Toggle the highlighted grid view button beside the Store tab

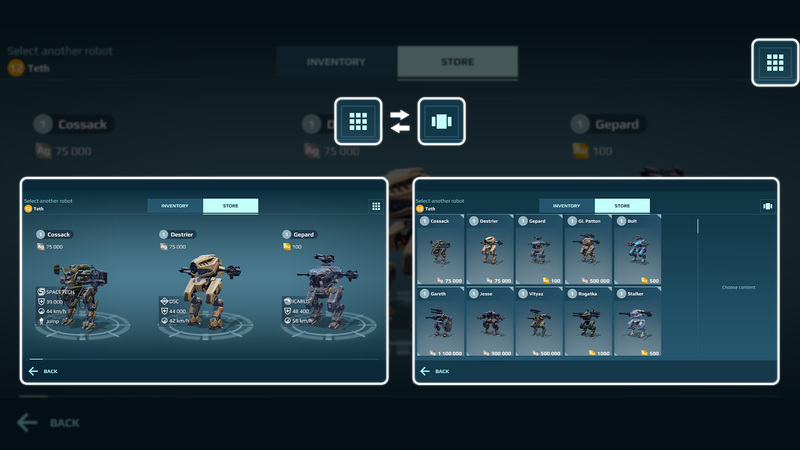[x=774, y=63]
